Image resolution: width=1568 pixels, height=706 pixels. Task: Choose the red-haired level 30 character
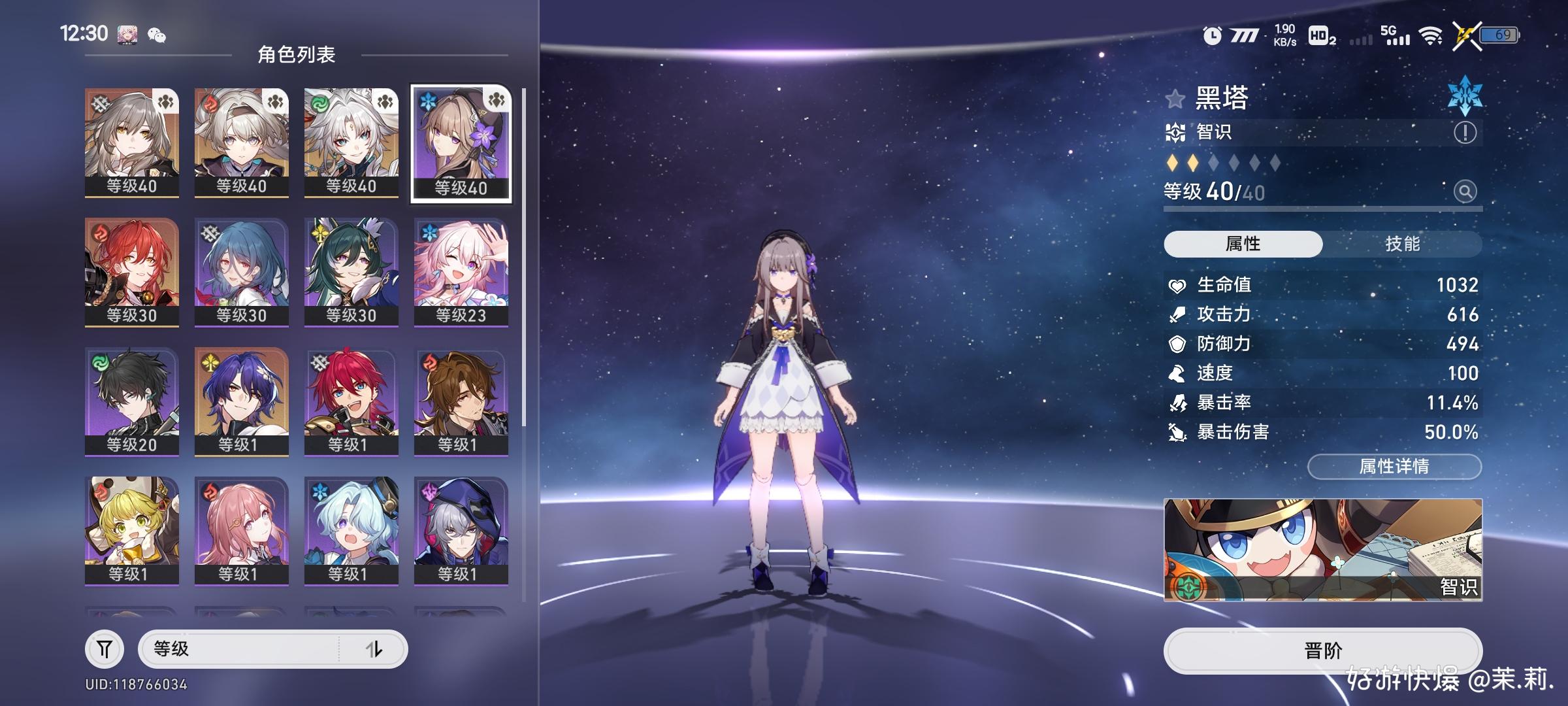pyautogui.click(x=131, y=271)
